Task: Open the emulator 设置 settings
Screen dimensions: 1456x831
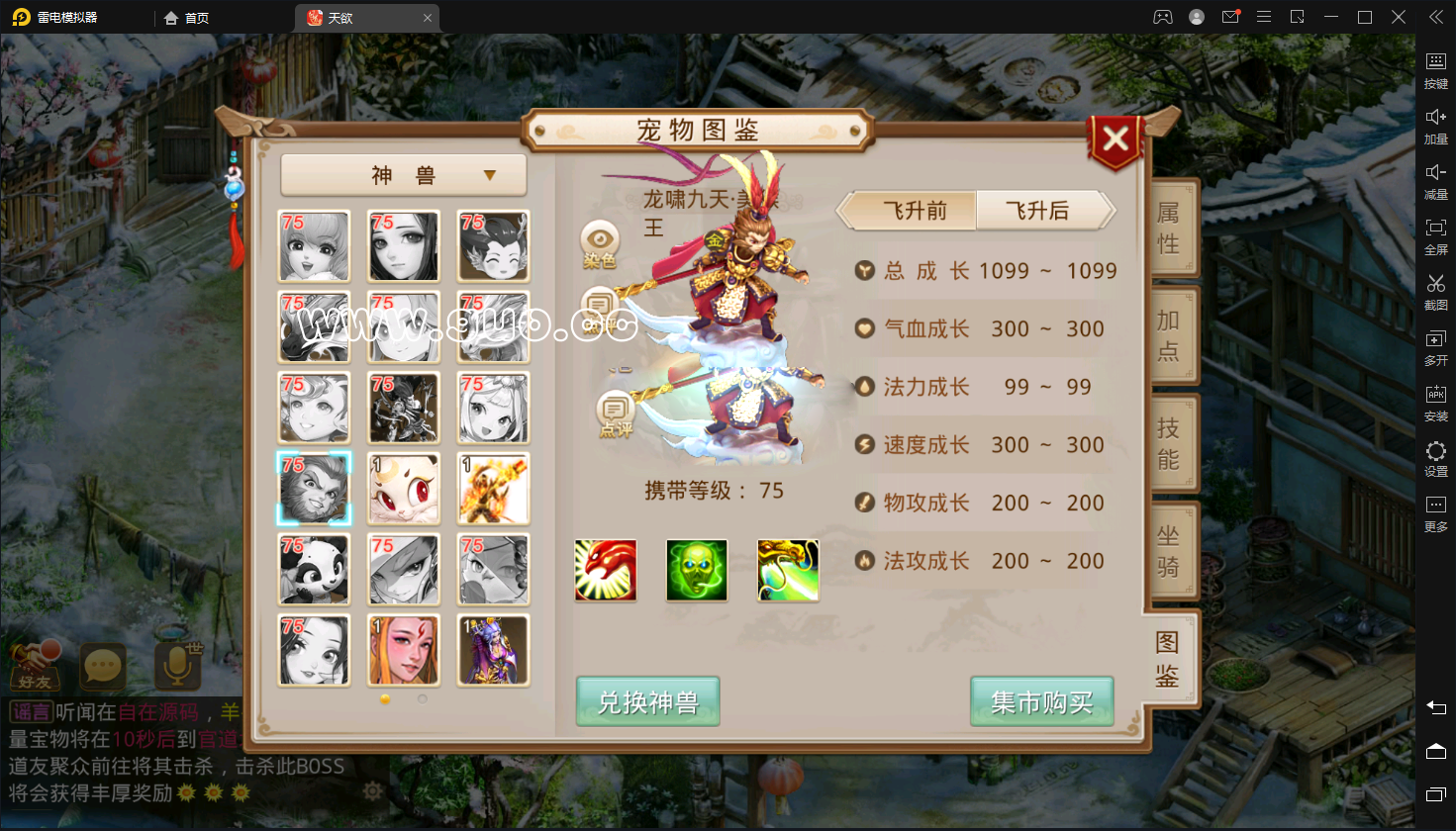Action: (1436, 458)
